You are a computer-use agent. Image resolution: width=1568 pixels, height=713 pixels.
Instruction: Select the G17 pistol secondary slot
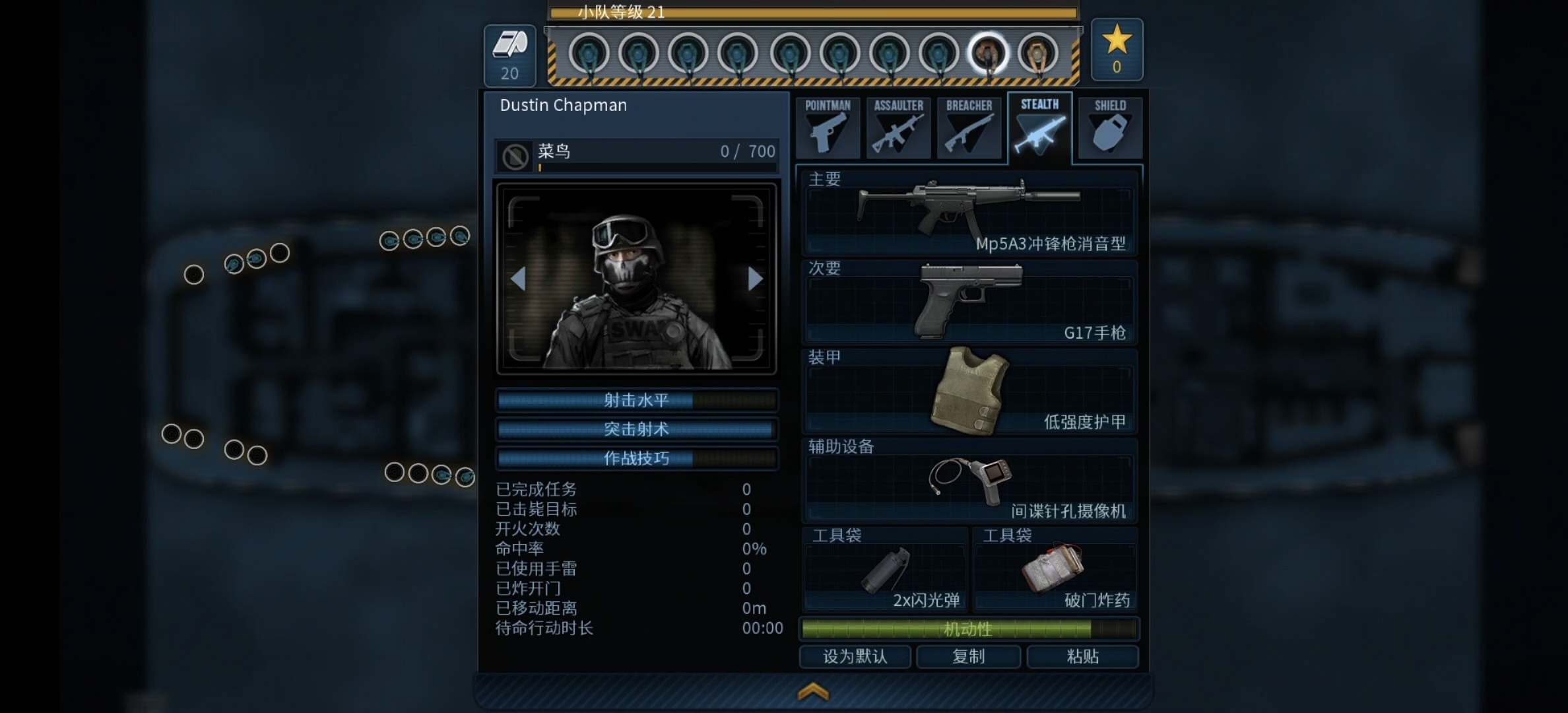click(969, 302)
